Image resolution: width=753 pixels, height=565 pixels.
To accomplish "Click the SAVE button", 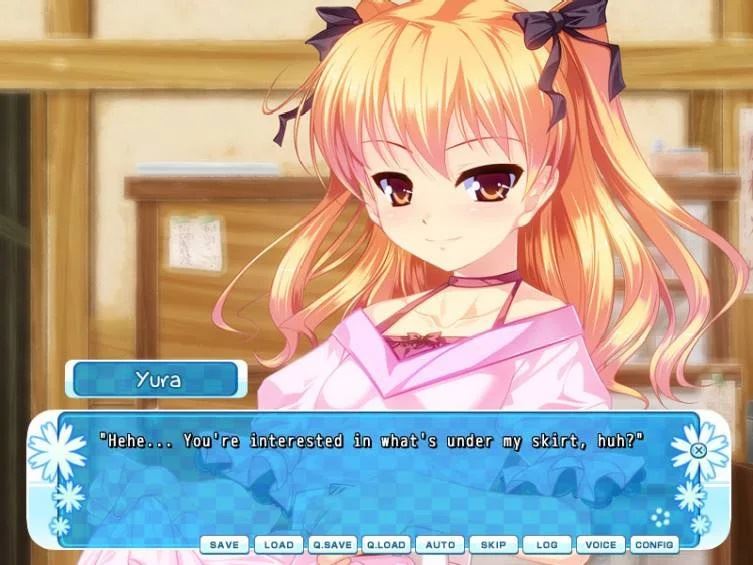I will (225, 545).
